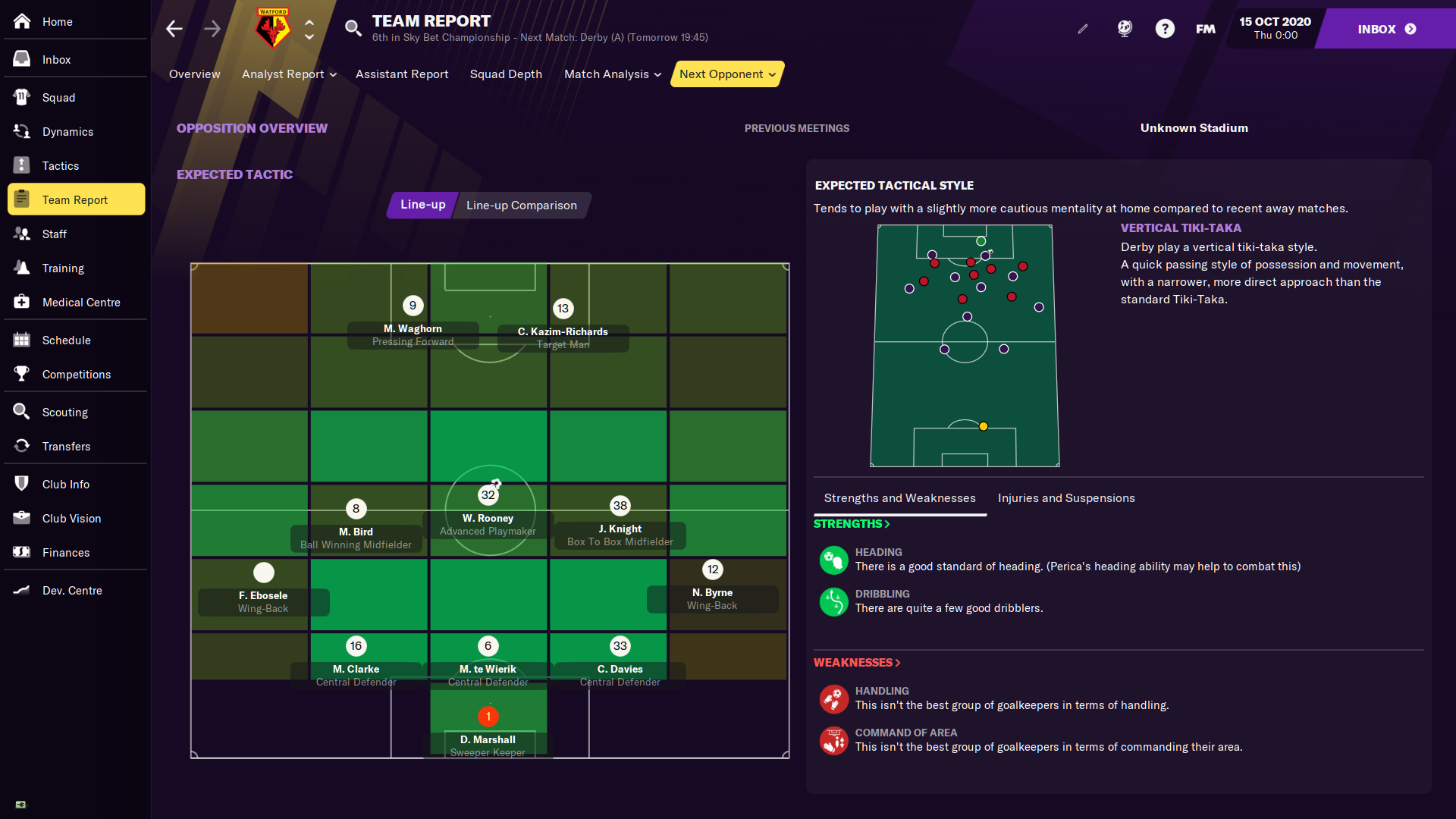Open Finances in the sidebar

[65, 553]
